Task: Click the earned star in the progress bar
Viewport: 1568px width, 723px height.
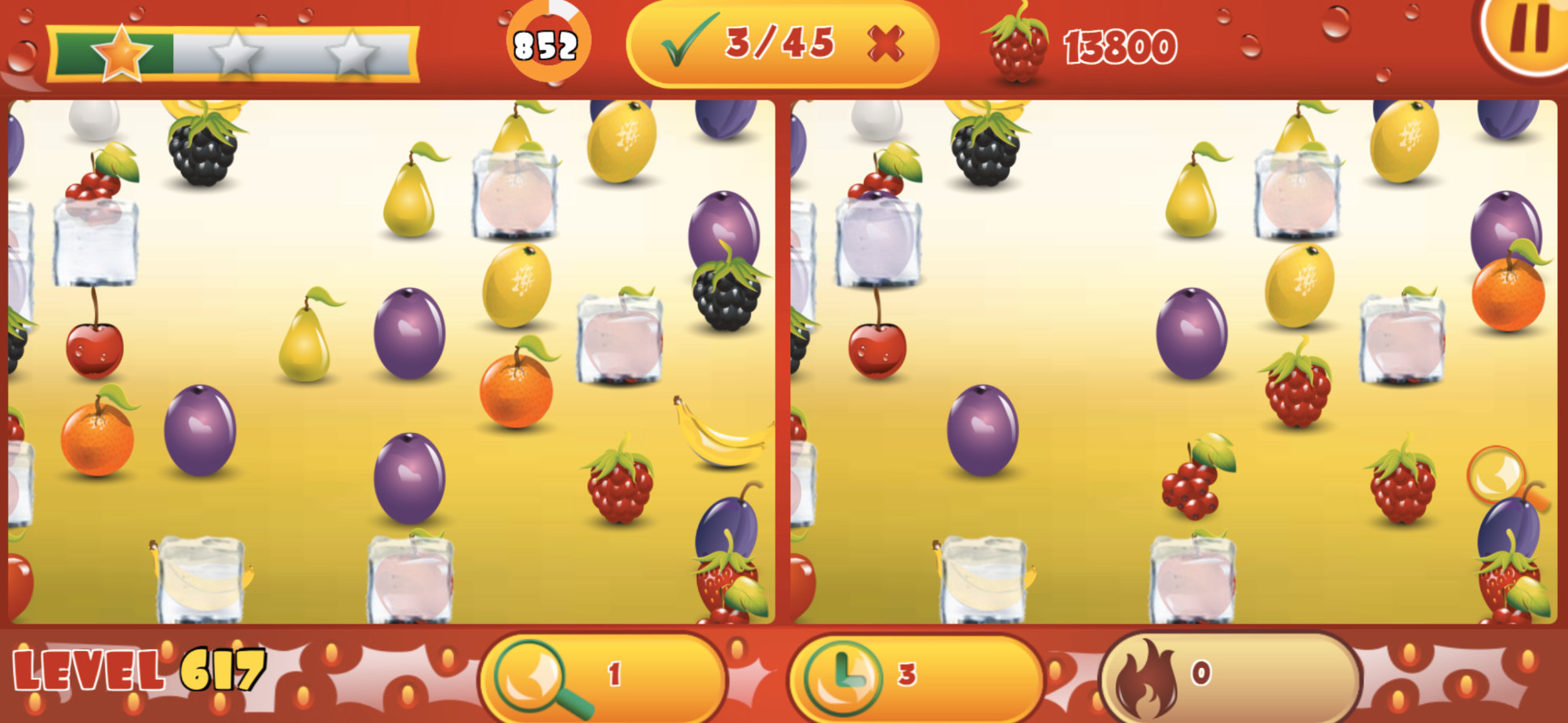Action: pyautogui.click(x=122, y=53)
